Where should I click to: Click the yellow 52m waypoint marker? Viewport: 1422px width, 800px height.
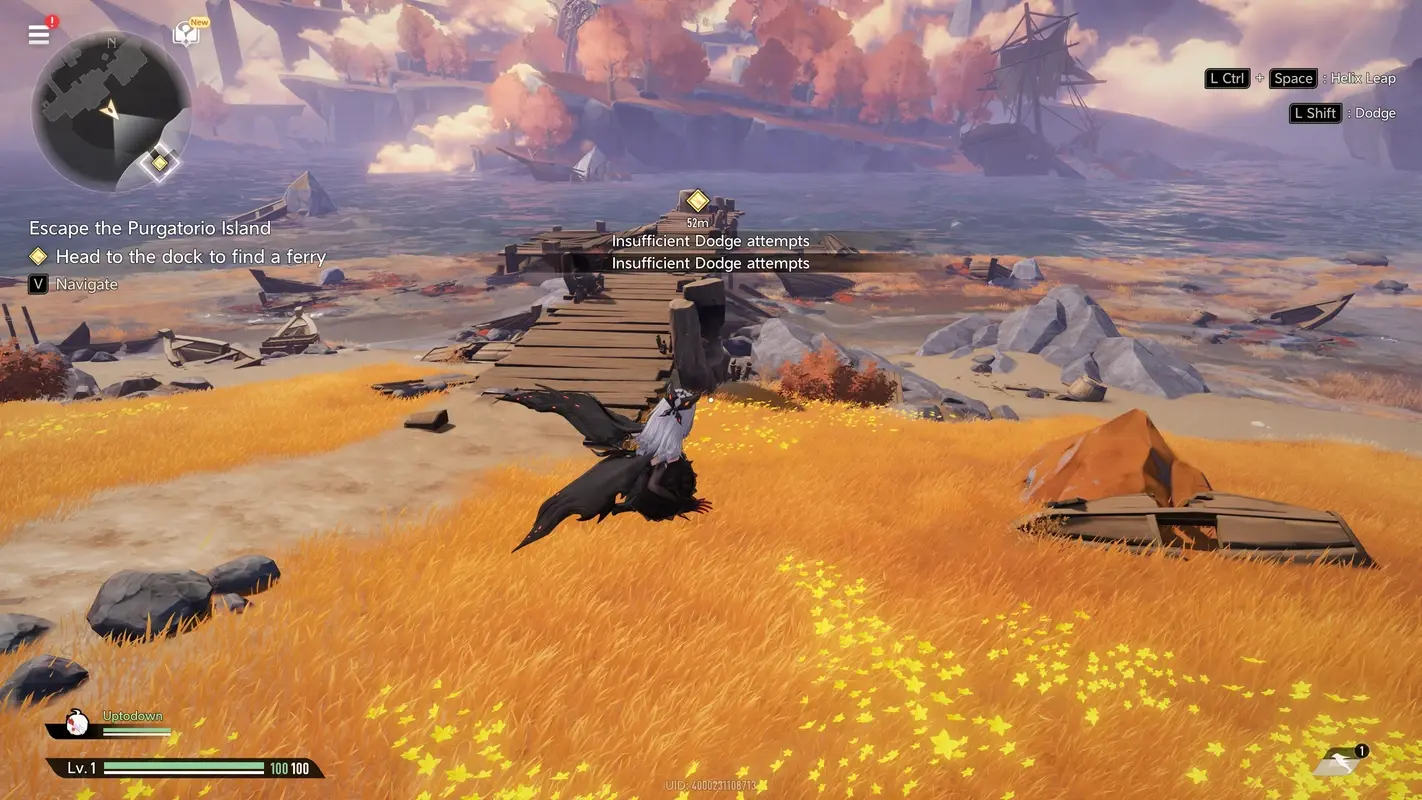point(696,201)
